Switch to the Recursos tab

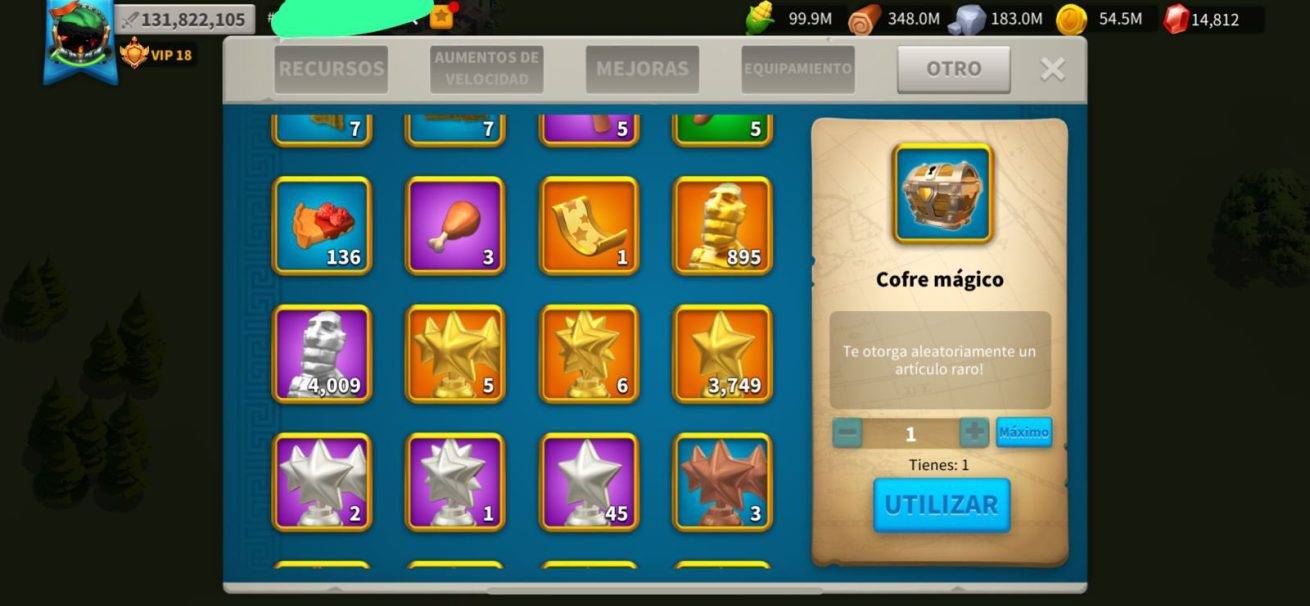(331, 69)
